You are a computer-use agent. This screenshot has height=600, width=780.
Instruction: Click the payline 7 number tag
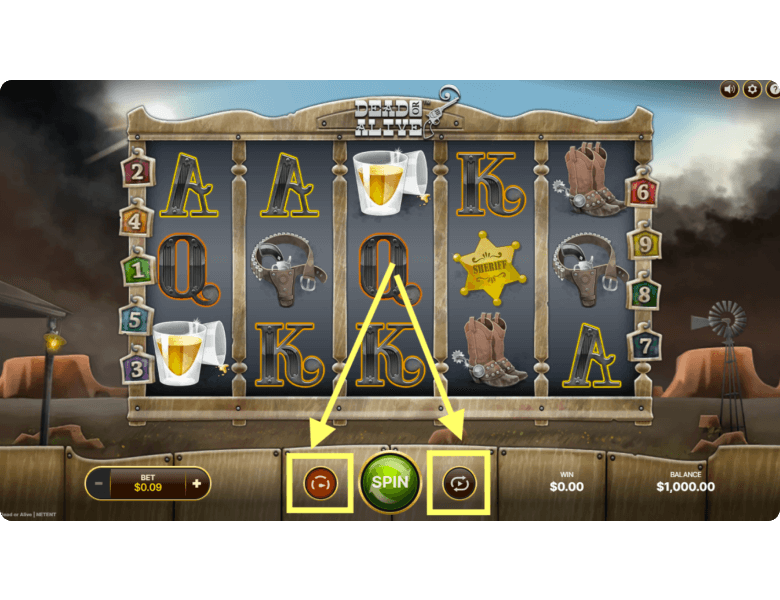pos(643,345)
